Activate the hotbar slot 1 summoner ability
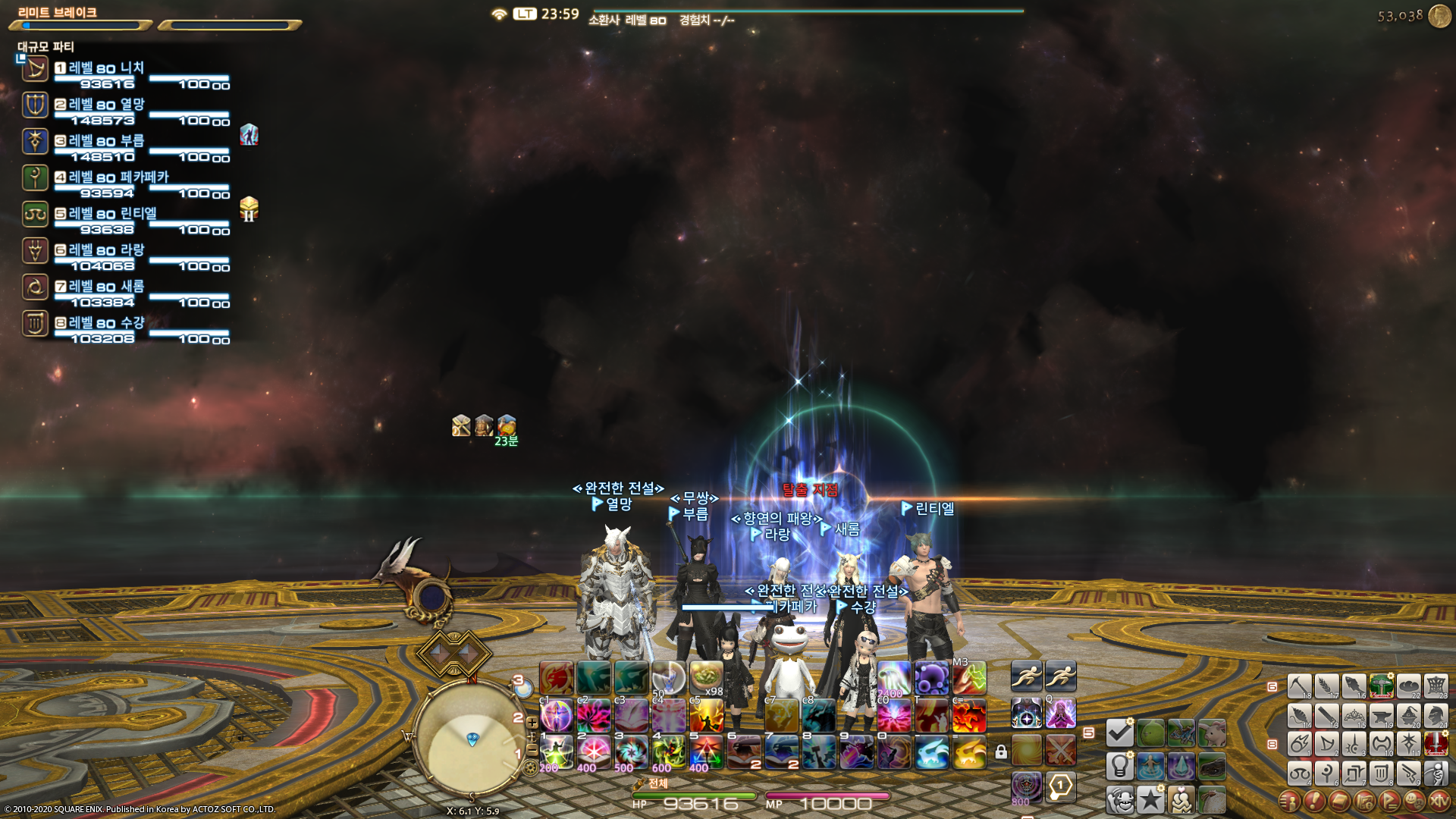This screenshot has width=1456, height=819. coord(556,752)
